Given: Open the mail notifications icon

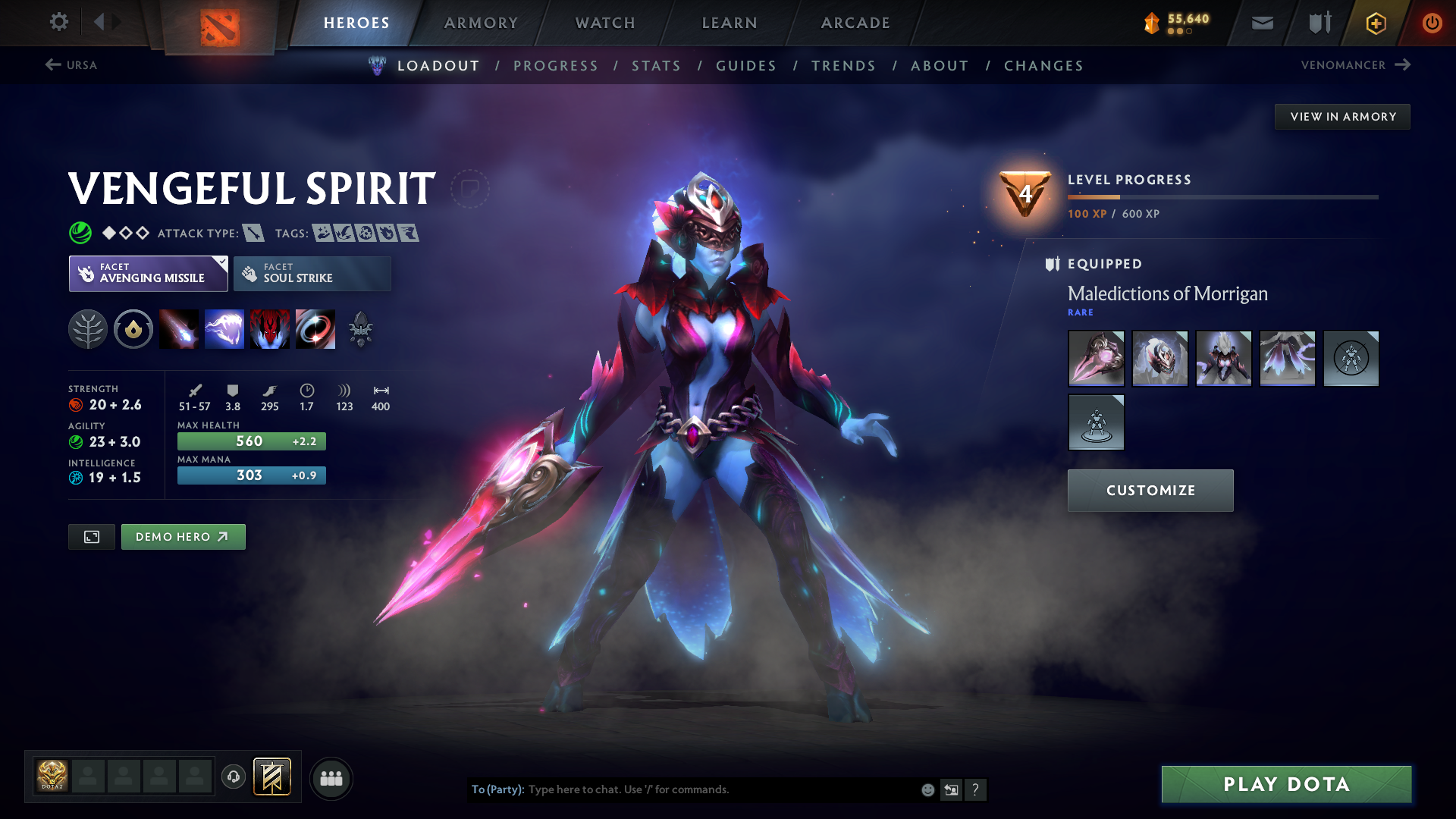Looking at the screenshot, I should click(x=1261, y=23).
